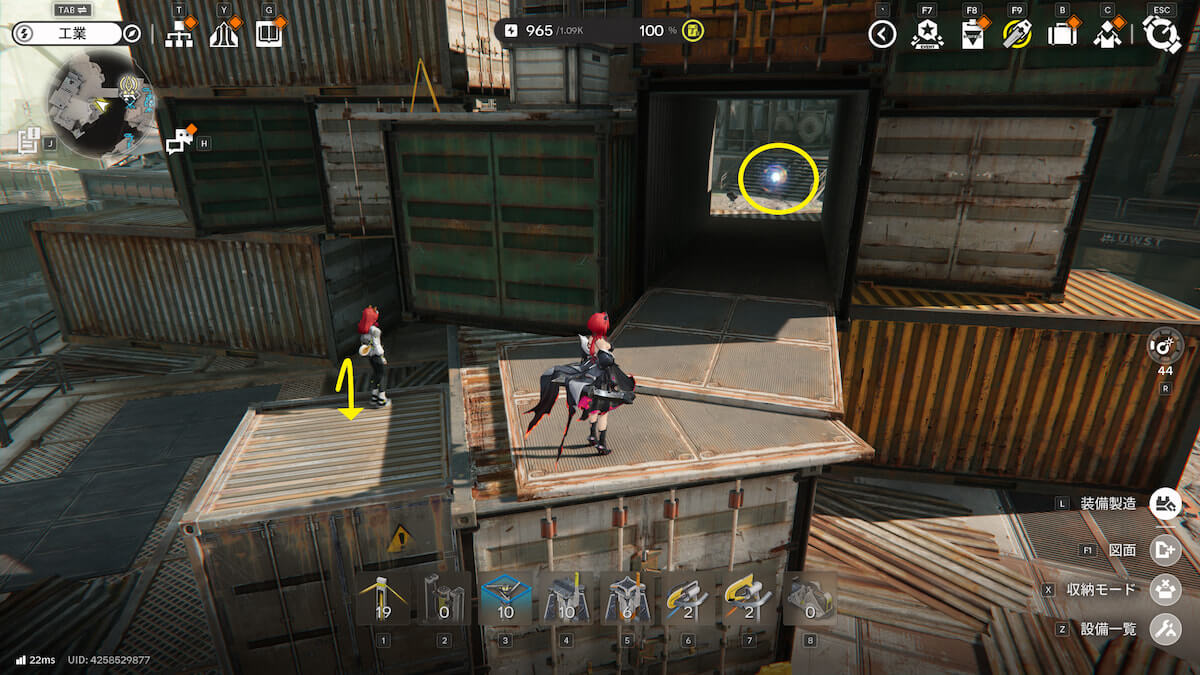The height and width of the screenshot is (675, 1200).
Task: Open the checklist icon beside the minimap
Action: pyautogui.click(x=29, y=142)
